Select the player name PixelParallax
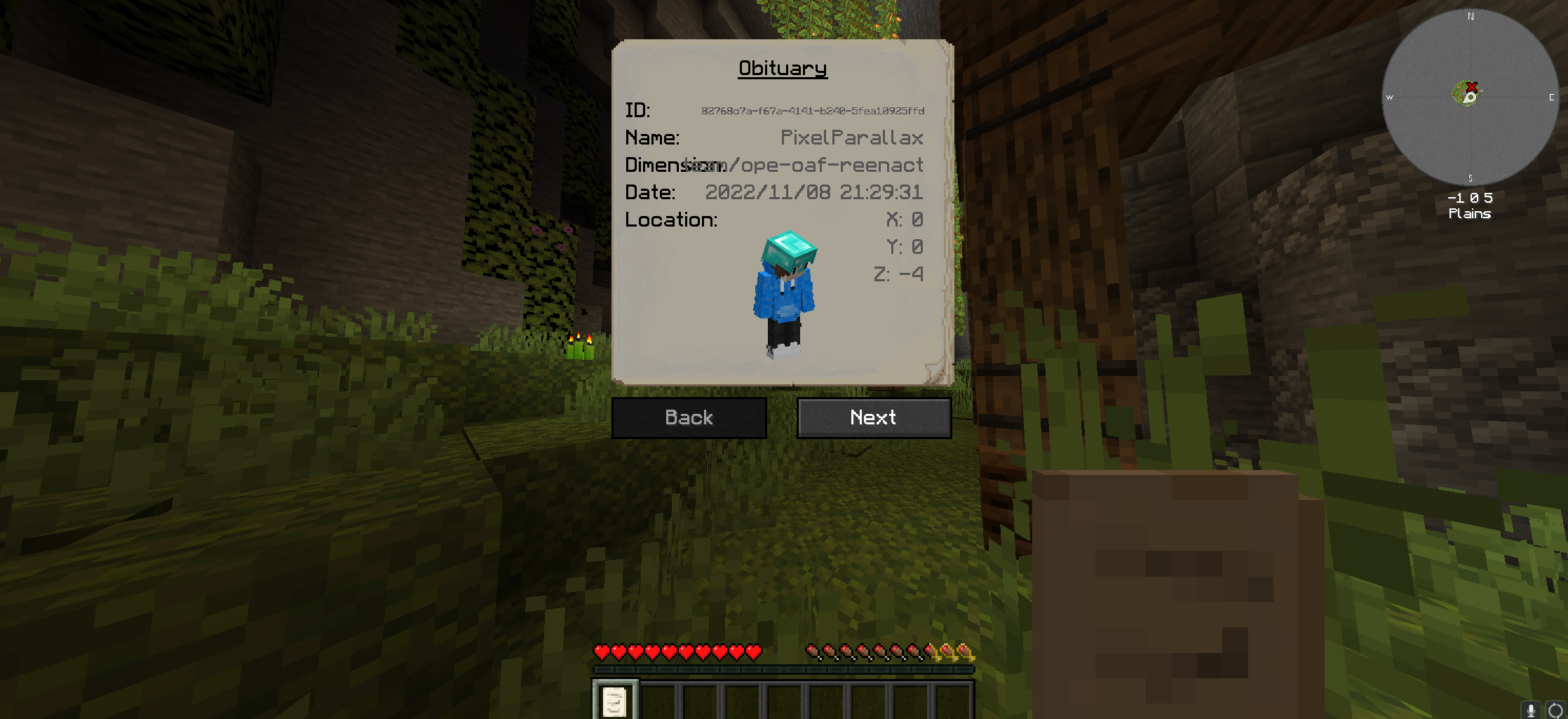The width and height of the screenshot is (1568, 719). (852, 138)
